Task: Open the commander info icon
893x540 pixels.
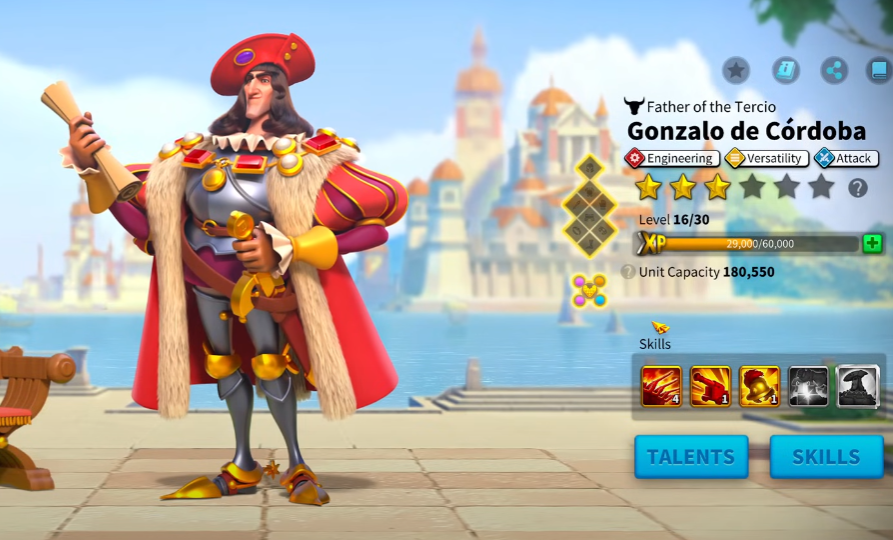Action: pos(786,70)
